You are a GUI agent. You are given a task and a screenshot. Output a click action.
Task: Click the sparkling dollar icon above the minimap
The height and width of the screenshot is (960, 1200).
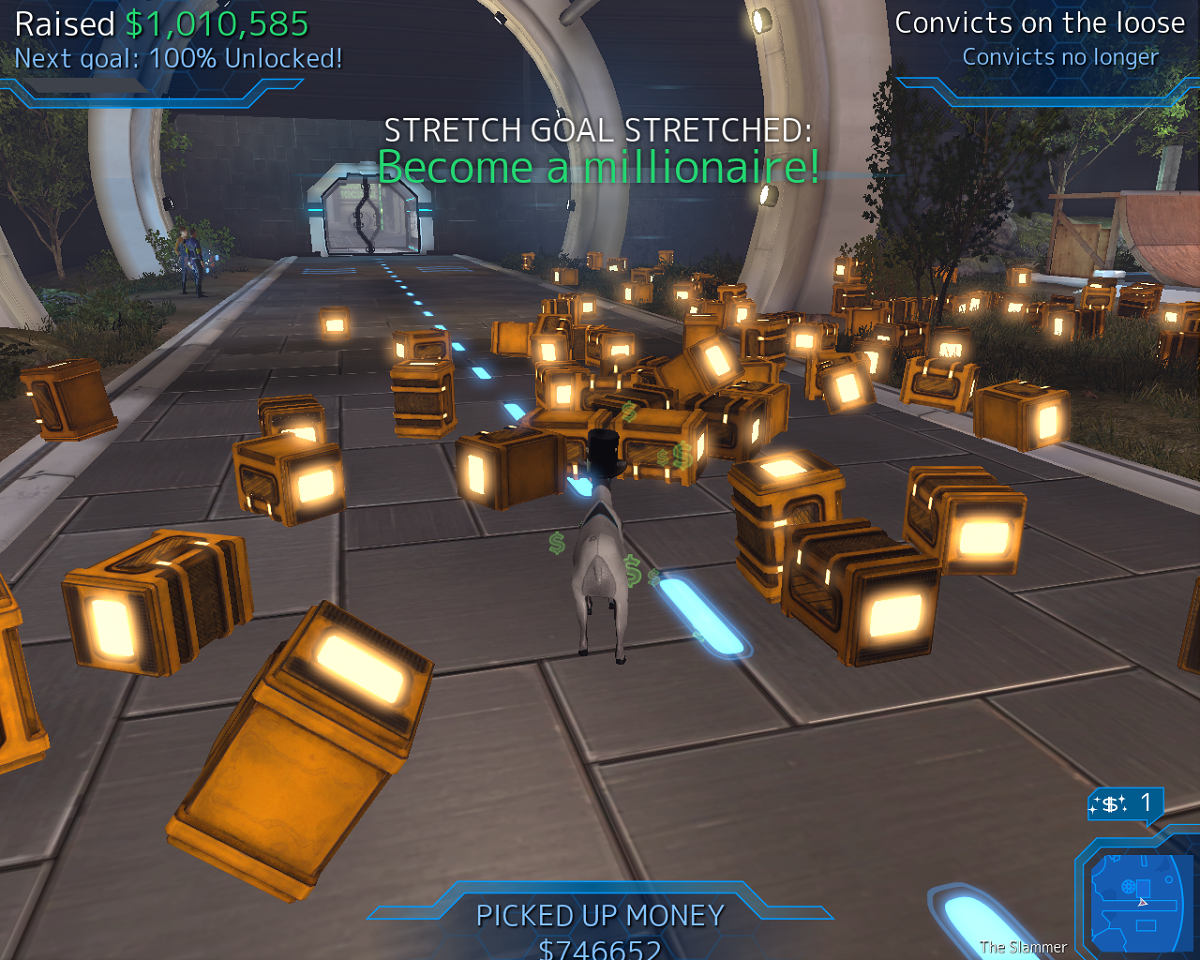[x=1109, y=803]
